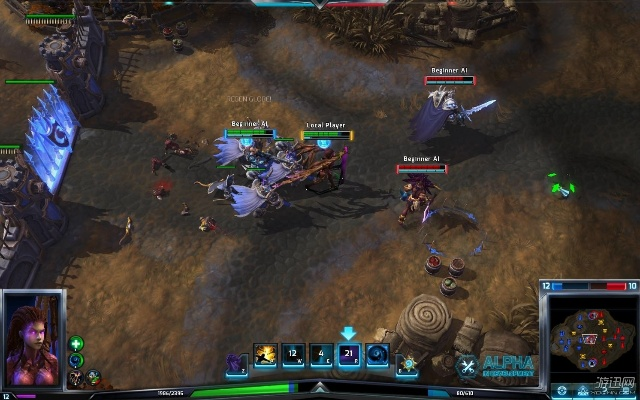Image resolution: width=640 pixels, height=400 pixels.
Task: Click the ability on 4-second cooldown
Action: pos(320,355)
